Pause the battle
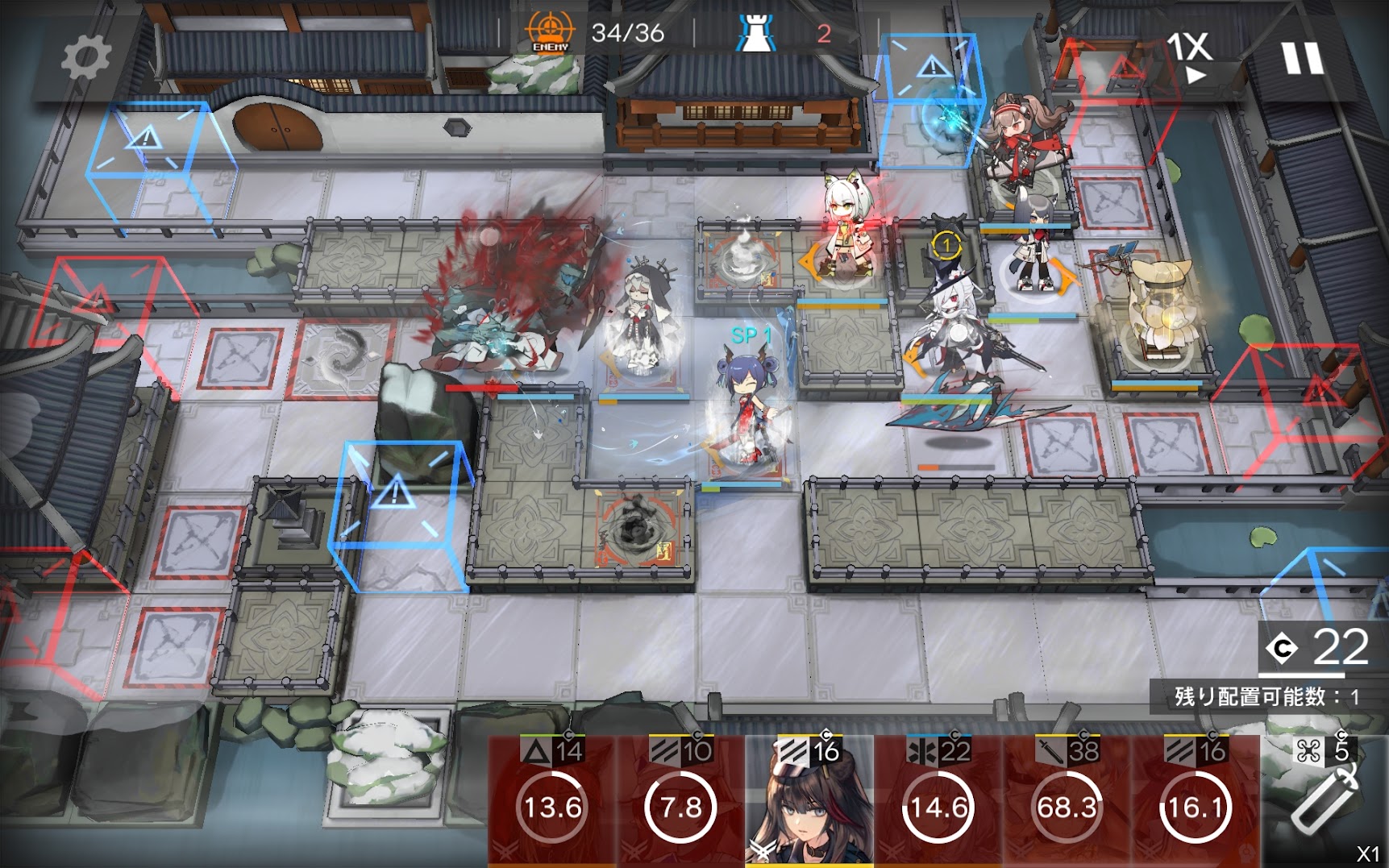Screen dimensions: 1389x868 (1302, 58)
